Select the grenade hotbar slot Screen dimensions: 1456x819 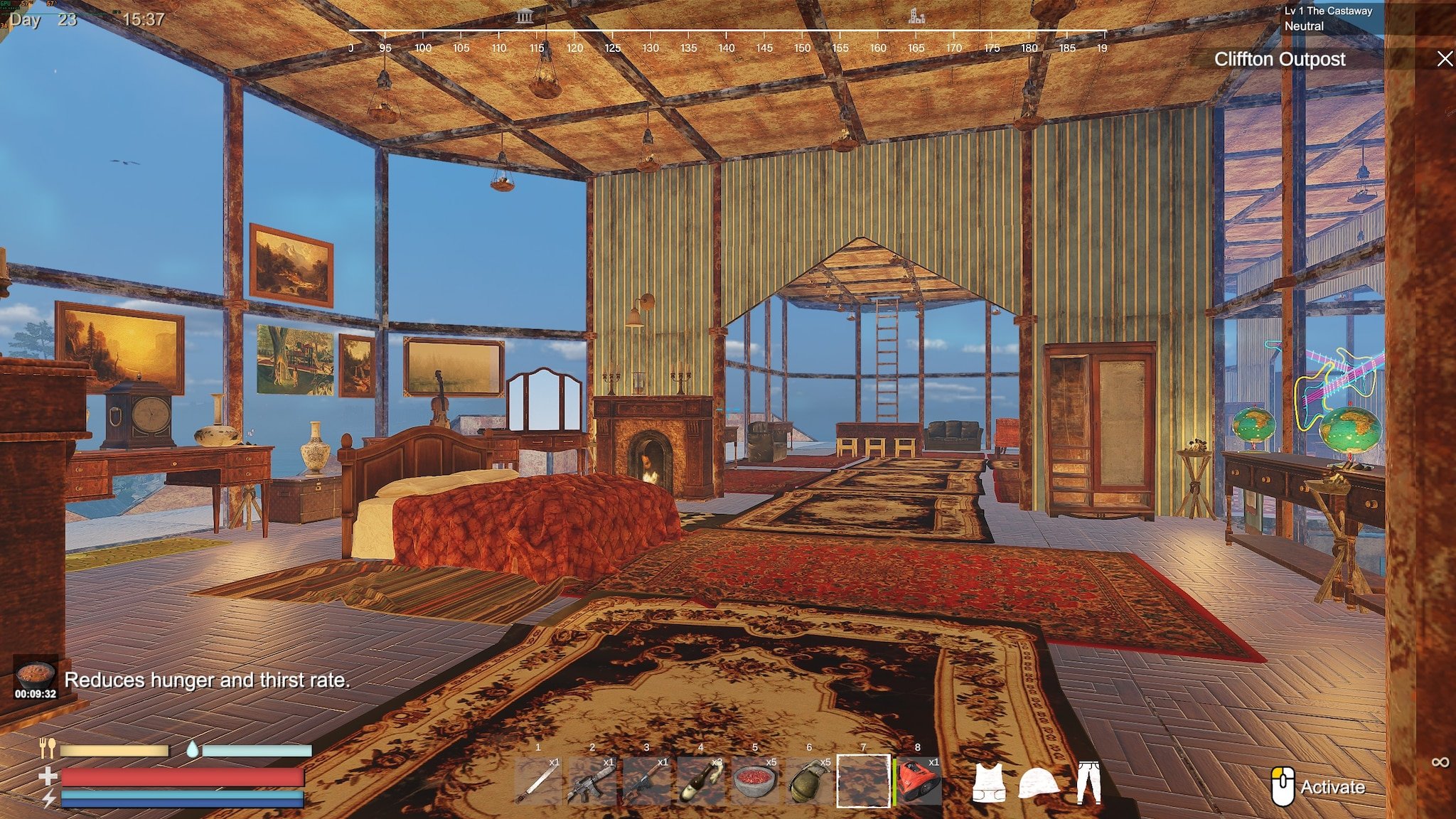tap(809, 782)
